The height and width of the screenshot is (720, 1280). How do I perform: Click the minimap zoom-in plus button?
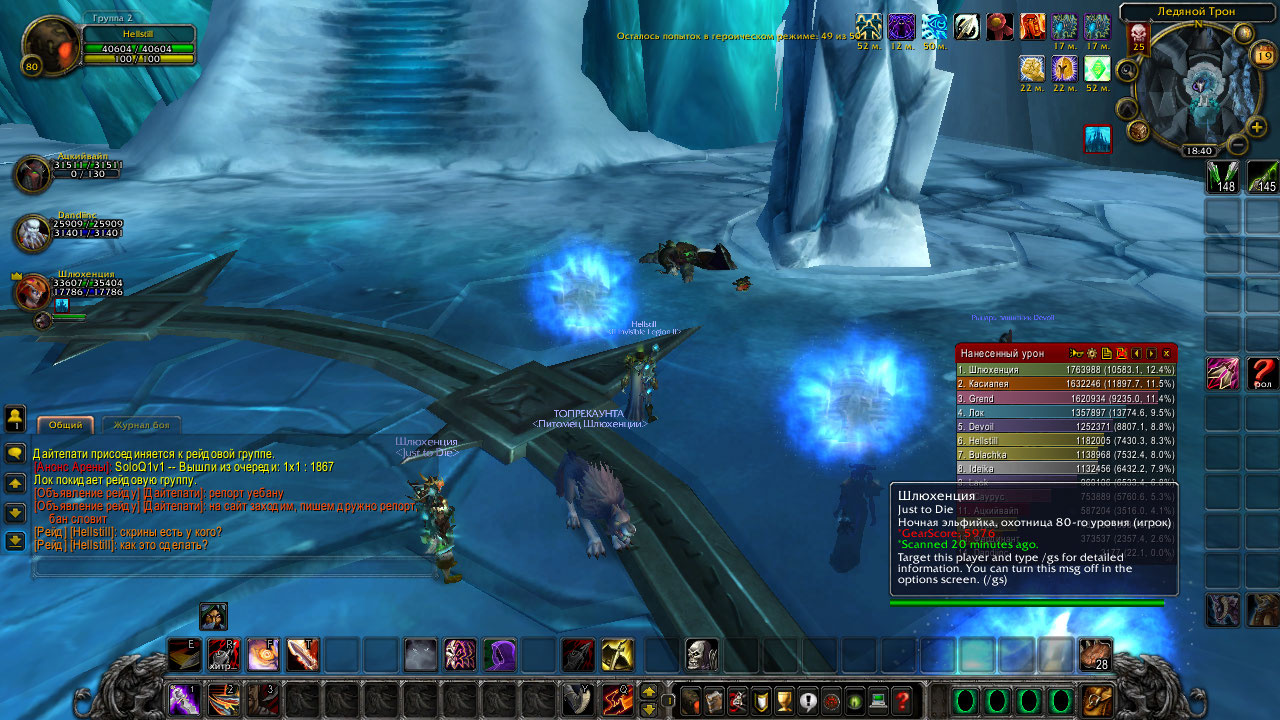(1257, 127)
